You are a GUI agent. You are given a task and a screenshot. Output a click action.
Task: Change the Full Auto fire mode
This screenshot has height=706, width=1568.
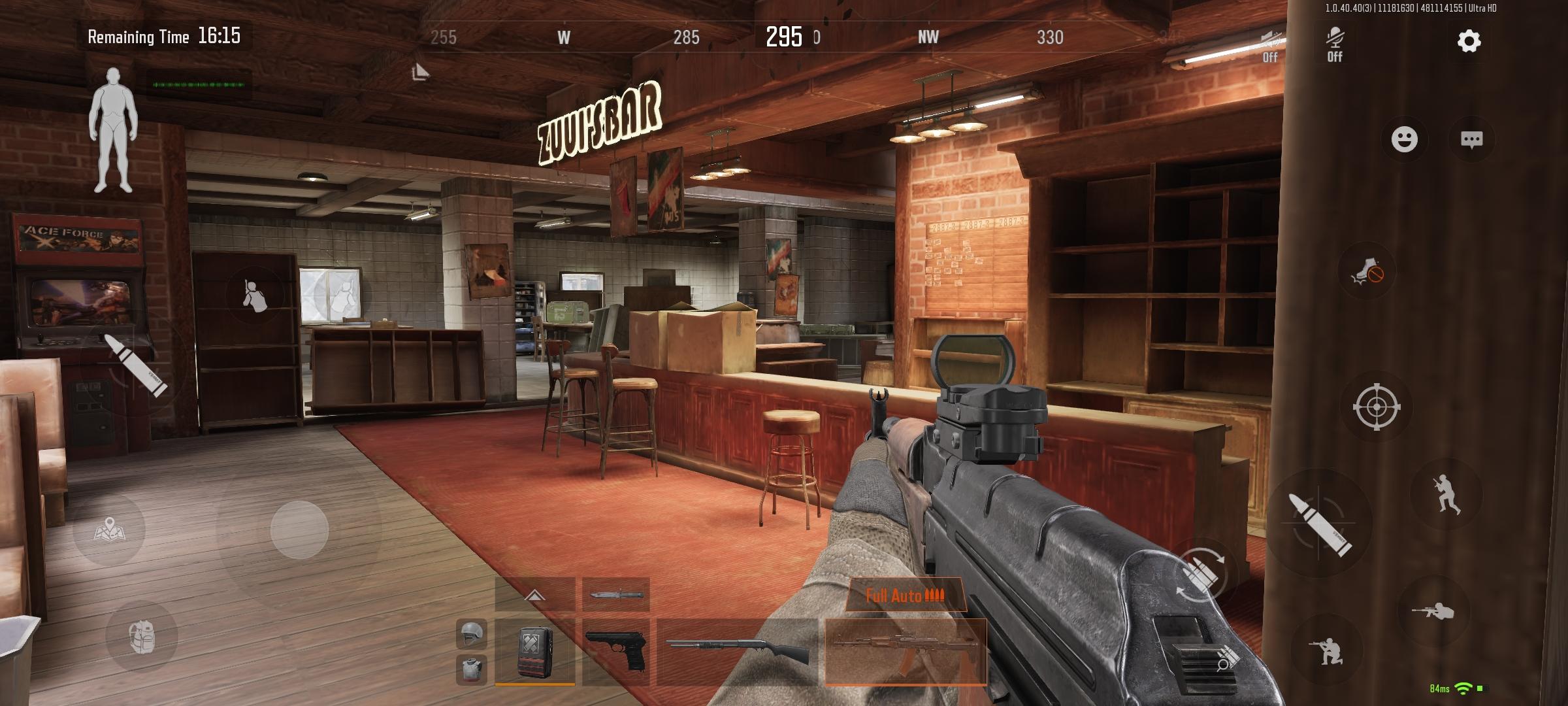[904, 596]
